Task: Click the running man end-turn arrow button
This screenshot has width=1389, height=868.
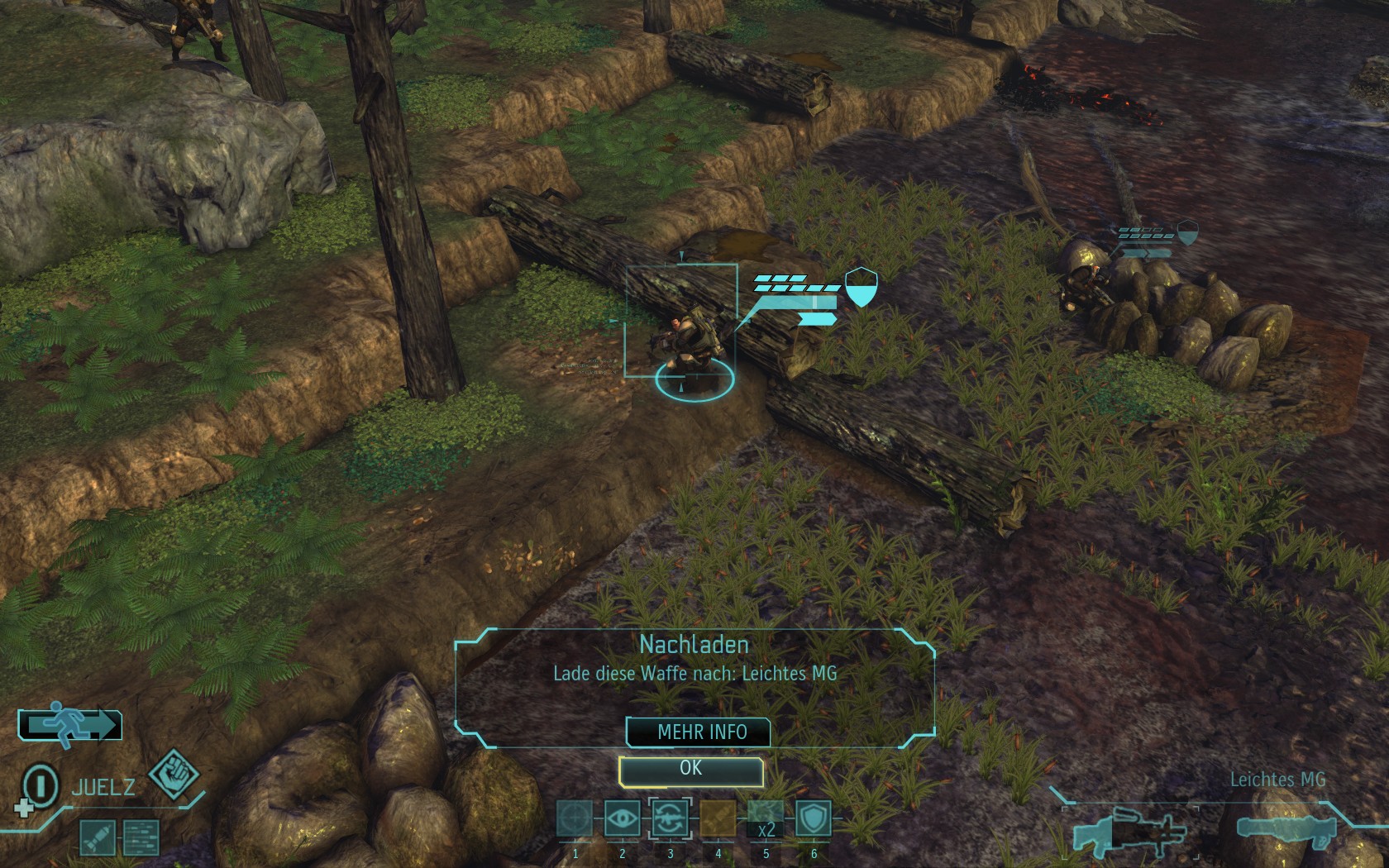Action: [x=70, y=725]
